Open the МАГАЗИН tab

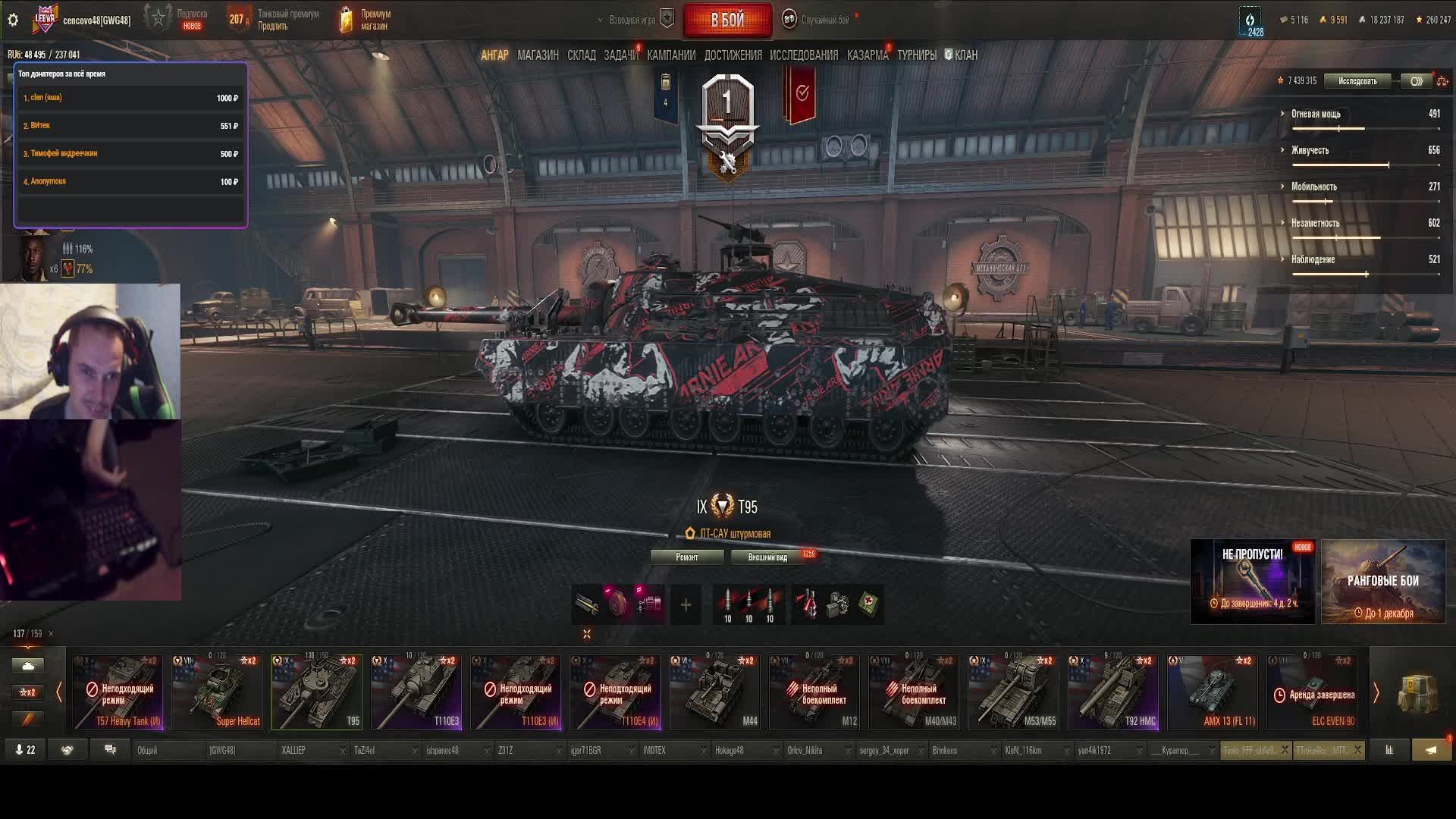point(538,55)
